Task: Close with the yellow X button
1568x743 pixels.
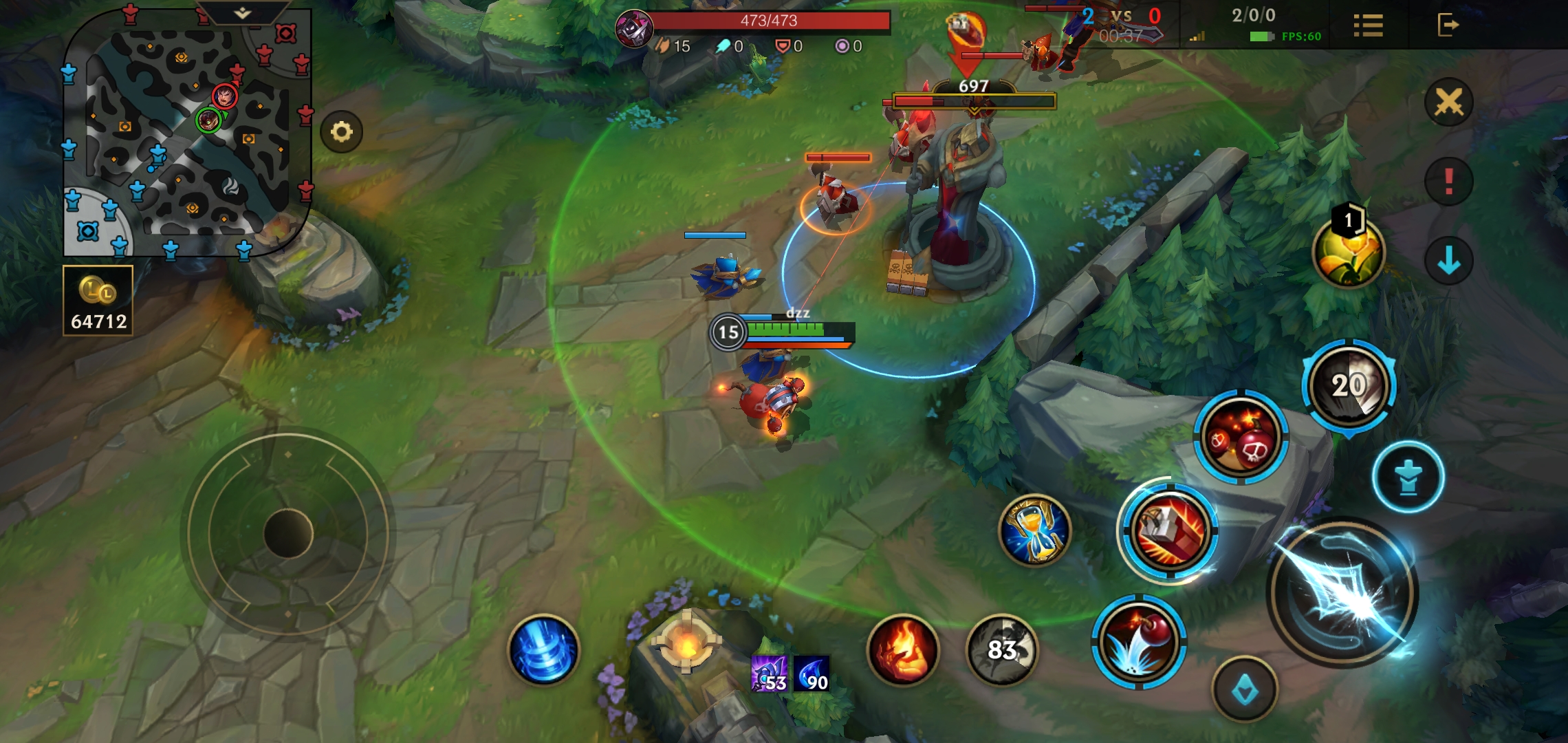Action: (1448, 103)
